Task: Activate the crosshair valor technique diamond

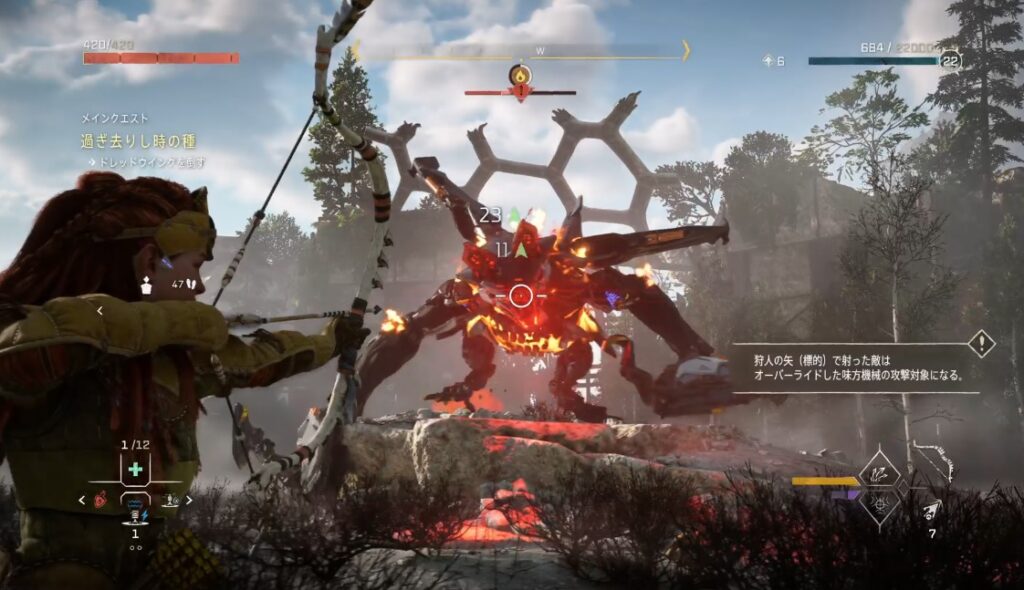Action: (x=880, y=505)
